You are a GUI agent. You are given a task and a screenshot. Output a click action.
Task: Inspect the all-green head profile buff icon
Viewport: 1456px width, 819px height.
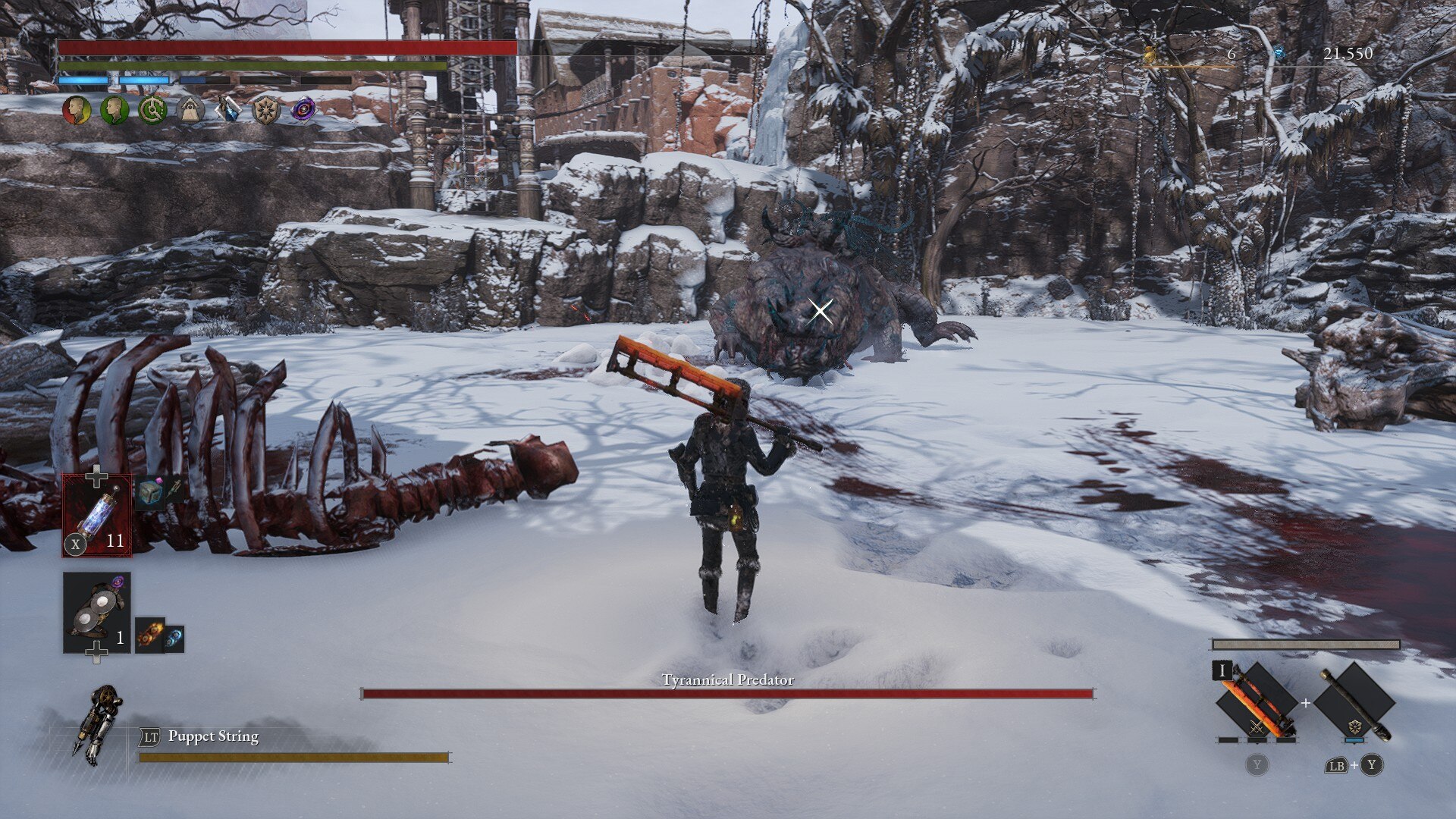(x=114, y=110)
